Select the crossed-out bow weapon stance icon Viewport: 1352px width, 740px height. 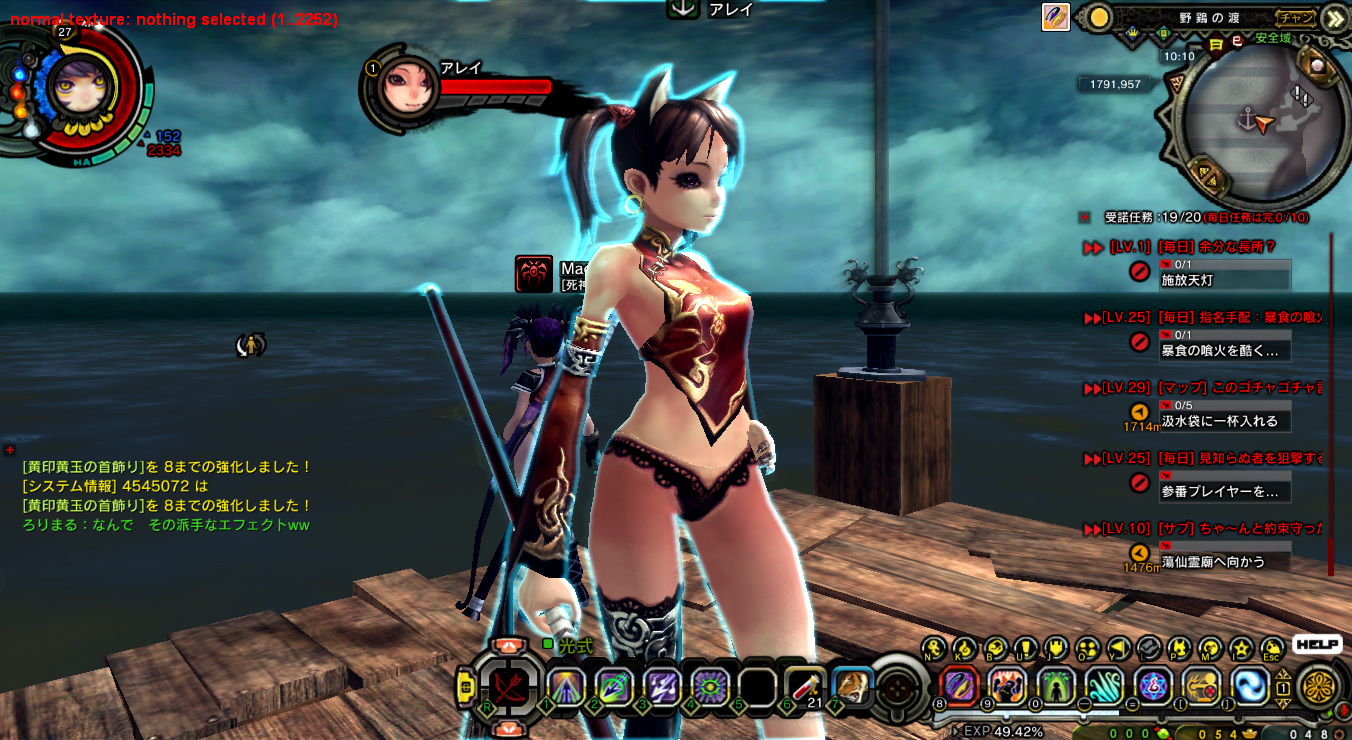click(510, 687)
